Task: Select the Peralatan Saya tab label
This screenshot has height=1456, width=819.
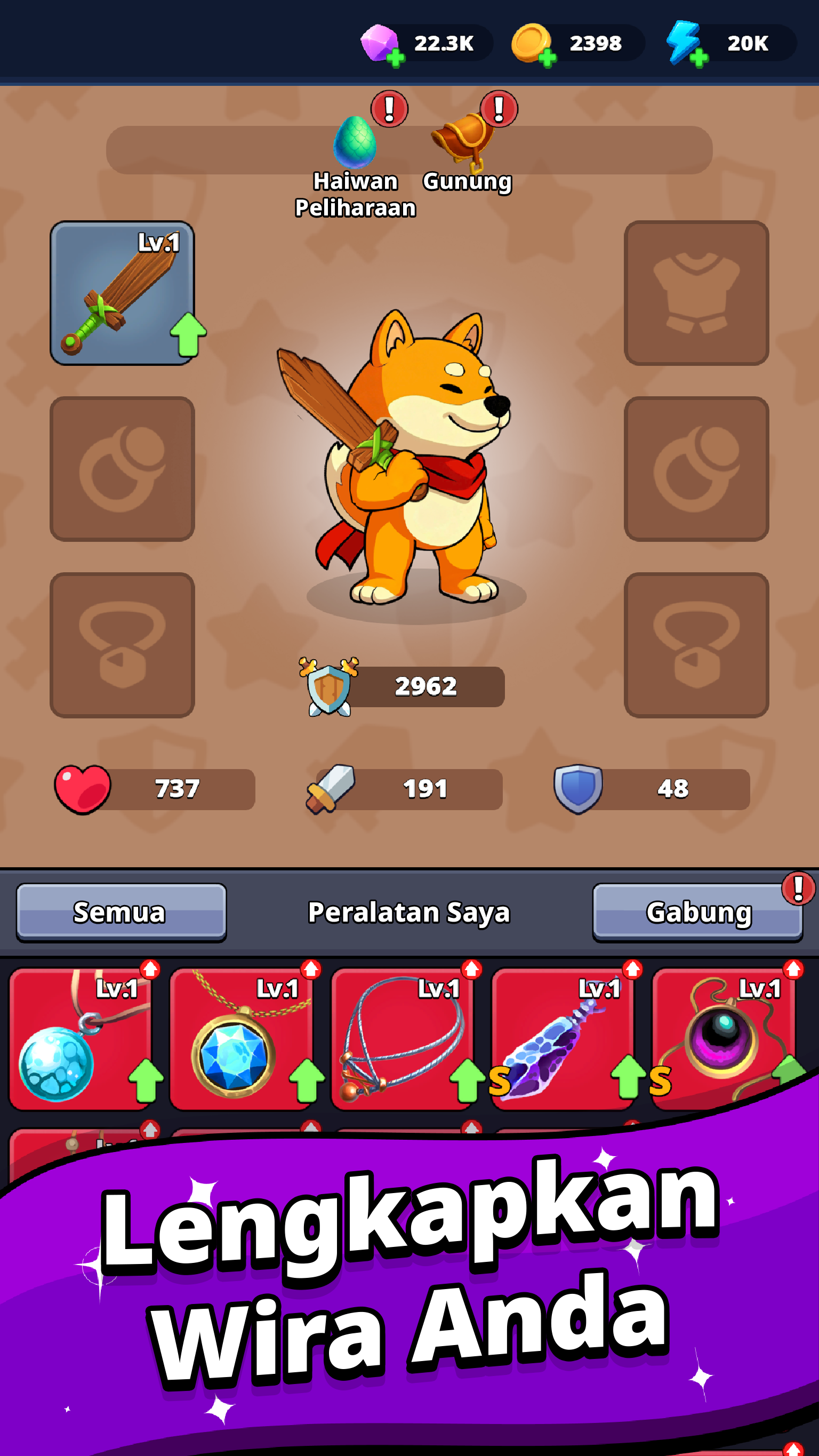Action: [409, 912]
